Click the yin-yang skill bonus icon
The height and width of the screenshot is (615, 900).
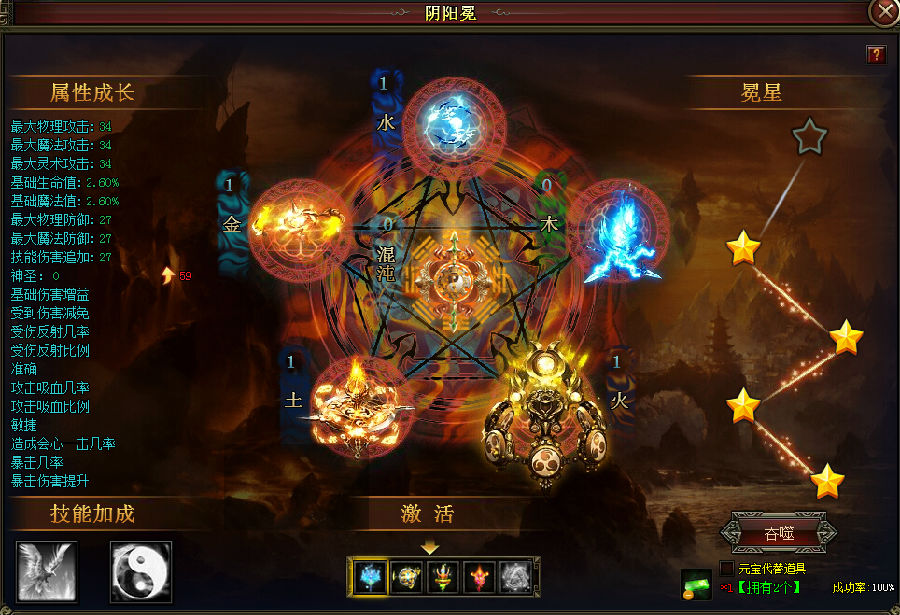[141, 571]
